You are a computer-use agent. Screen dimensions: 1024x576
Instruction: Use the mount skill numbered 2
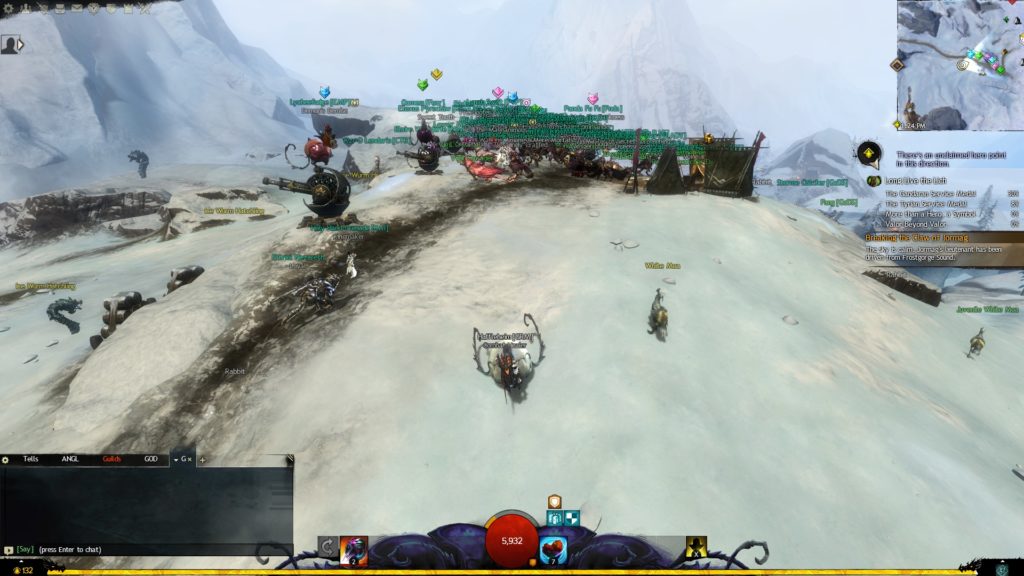(x=354, y=550)
